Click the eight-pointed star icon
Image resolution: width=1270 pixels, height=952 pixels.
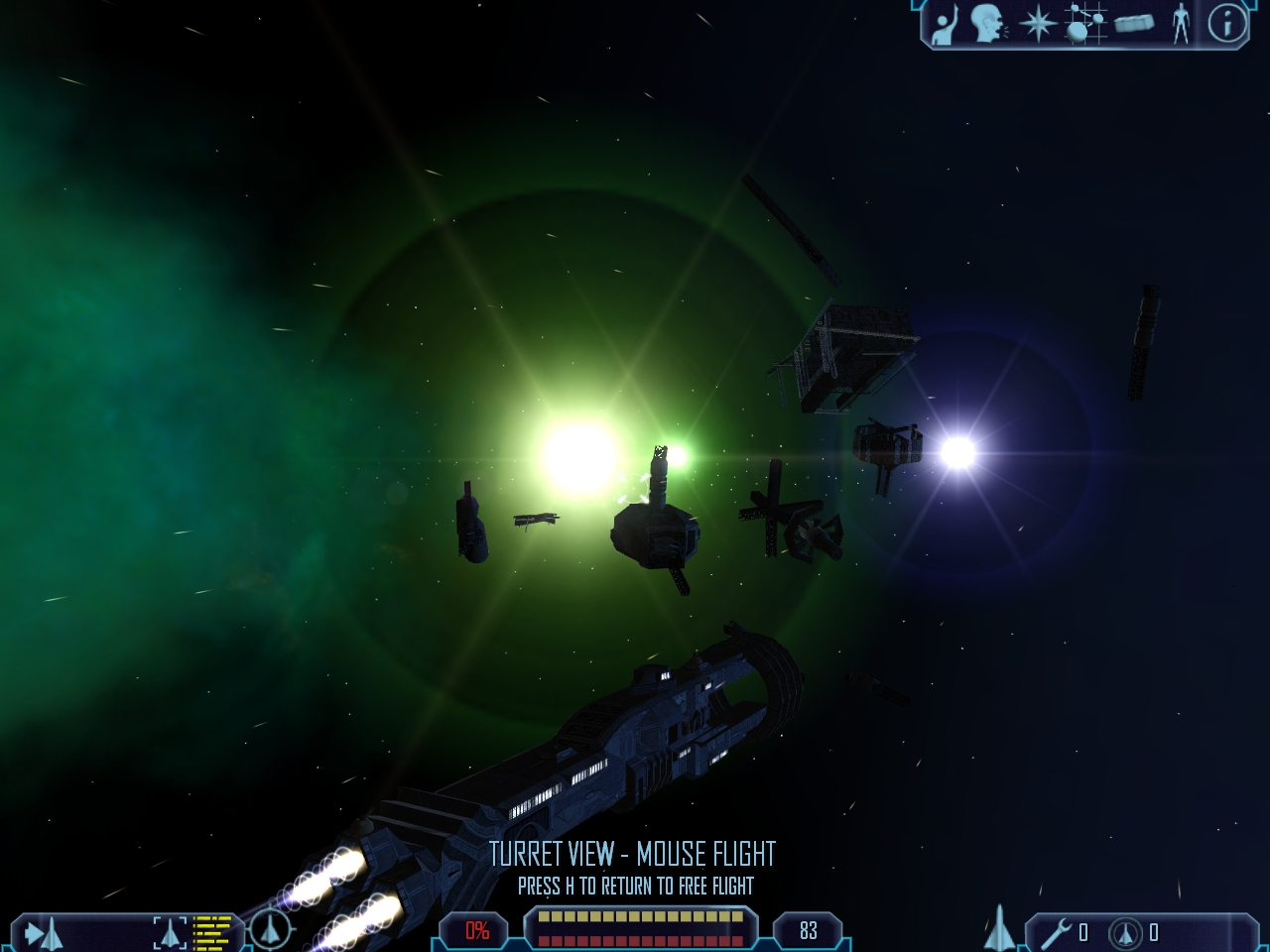[1037, 25]
